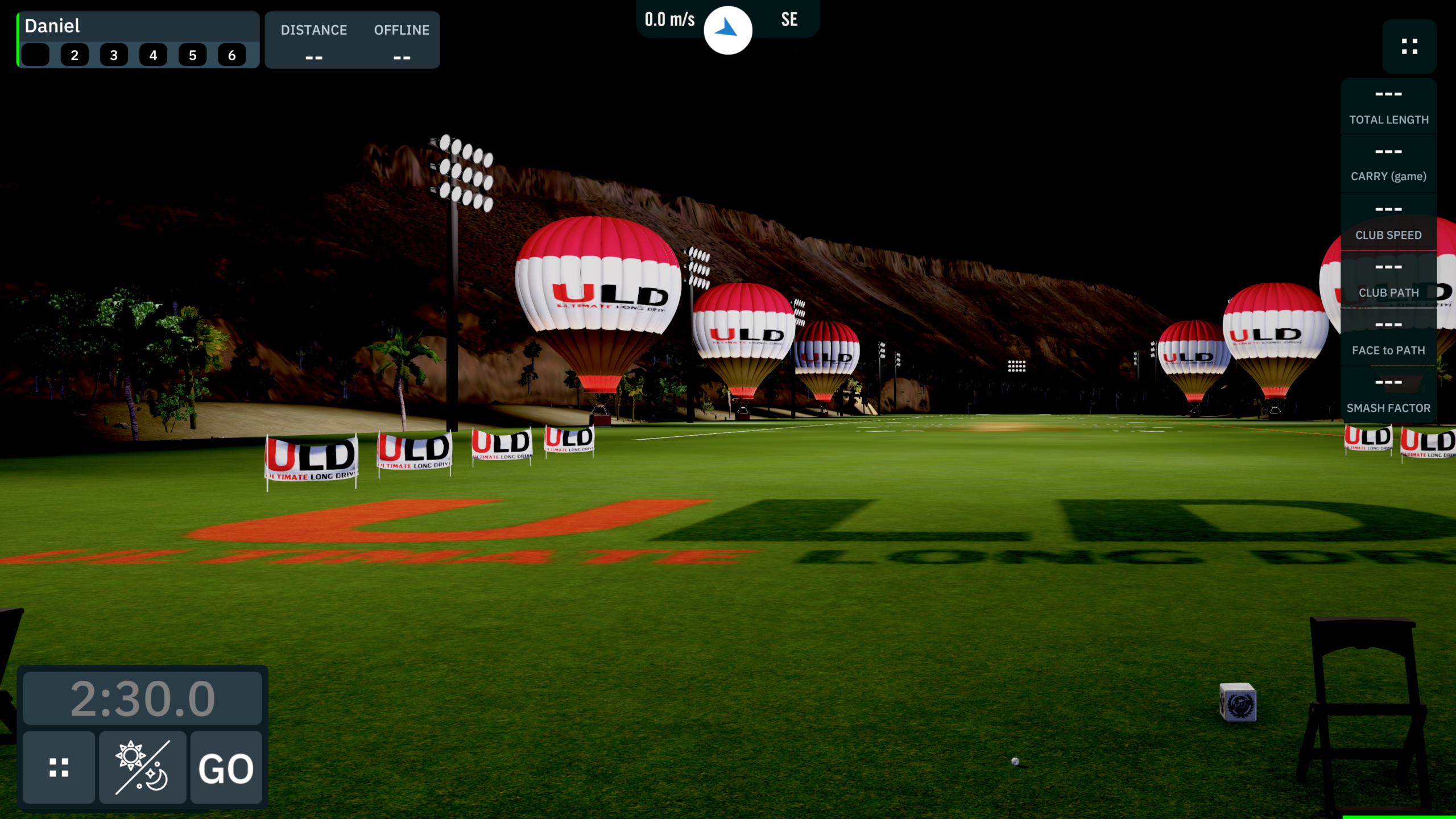This screenshot has height=819, width=1456.
Task: Click the Carry (game) stat tile
Action: pos(1388,164)
